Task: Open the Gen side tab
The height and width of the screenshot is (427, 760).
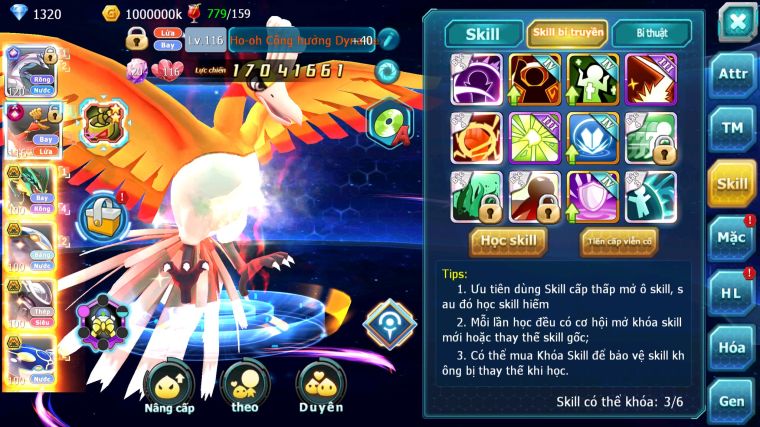Action: pos(732,400)
